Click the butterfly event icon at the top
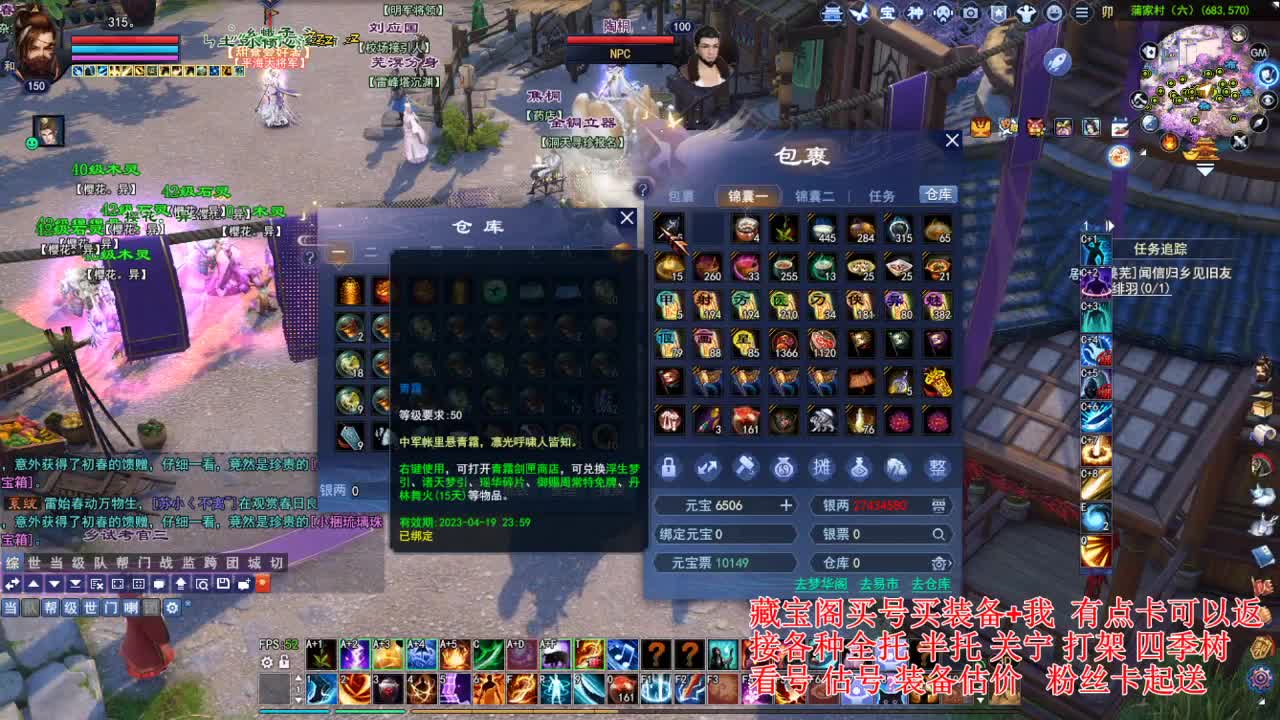 (858, 13)
